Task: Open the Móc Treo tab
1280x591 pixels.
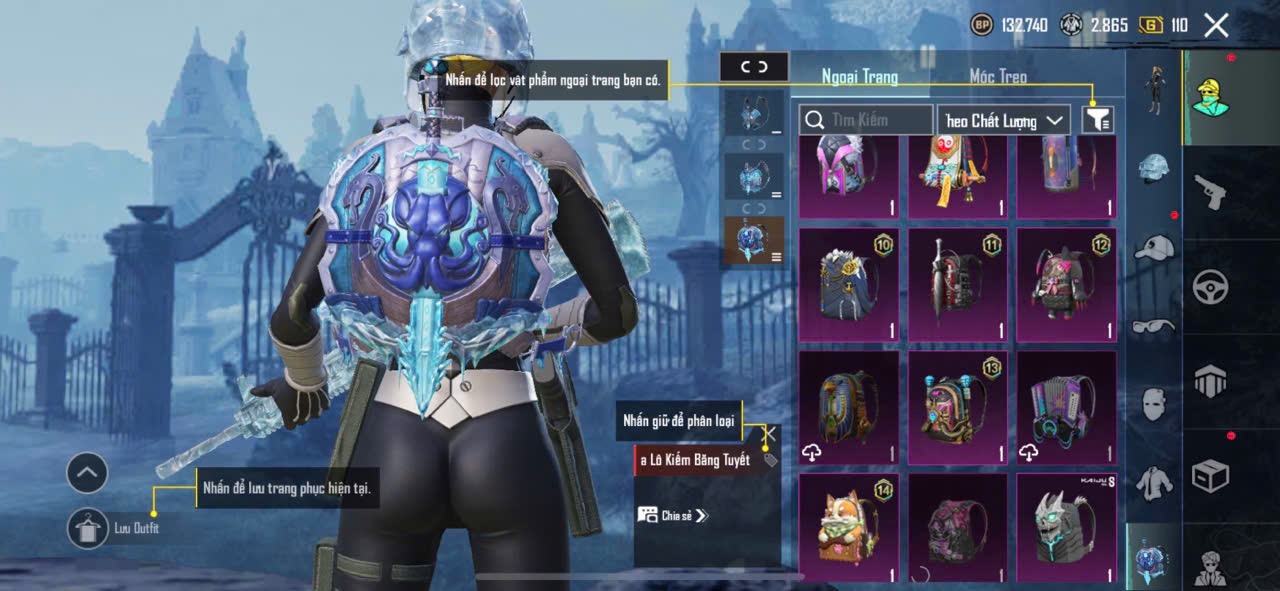Action: click(x=998, y=77)
